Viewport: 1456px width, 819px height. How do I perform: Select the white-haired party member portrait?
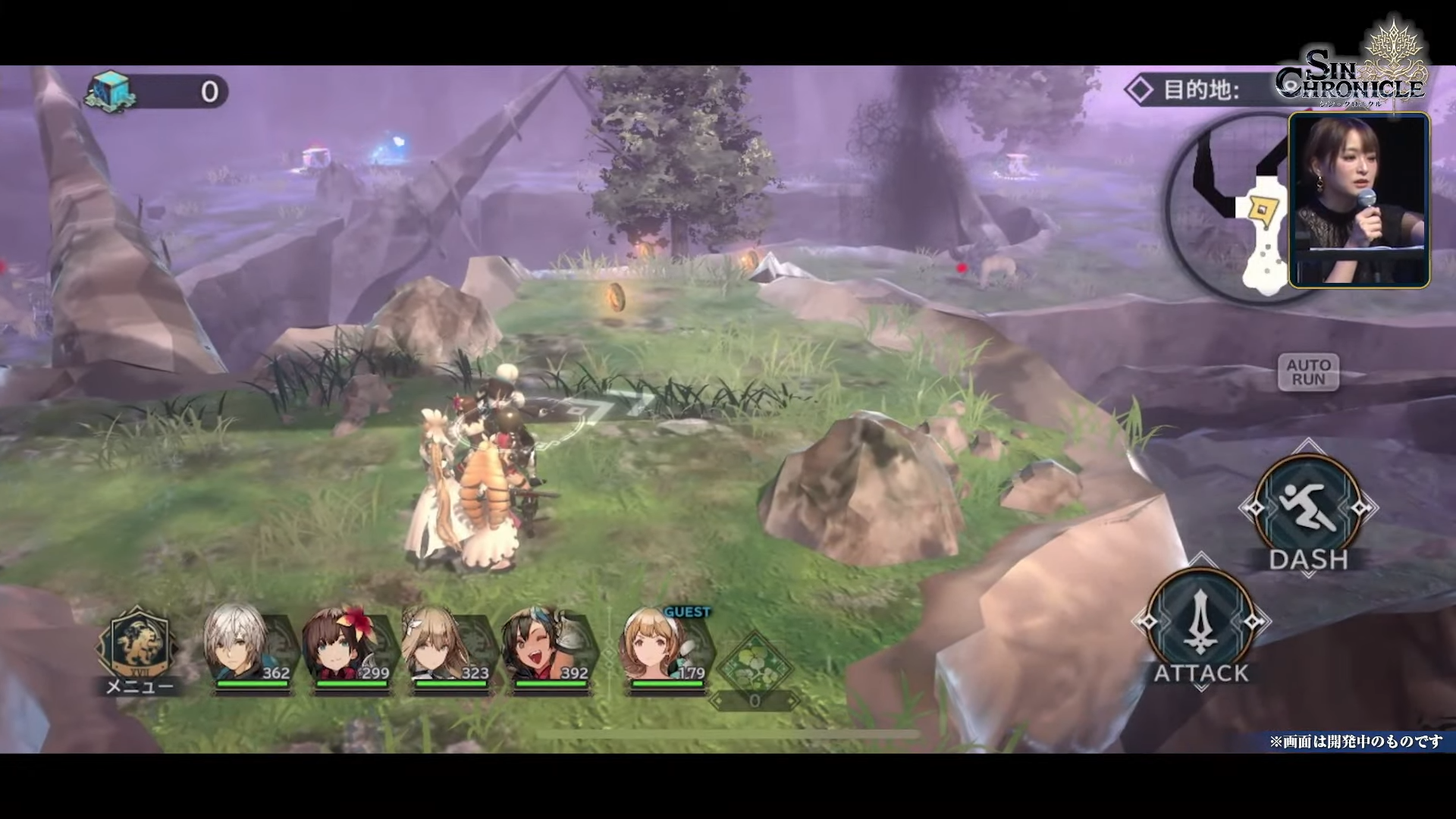point(246,646)
